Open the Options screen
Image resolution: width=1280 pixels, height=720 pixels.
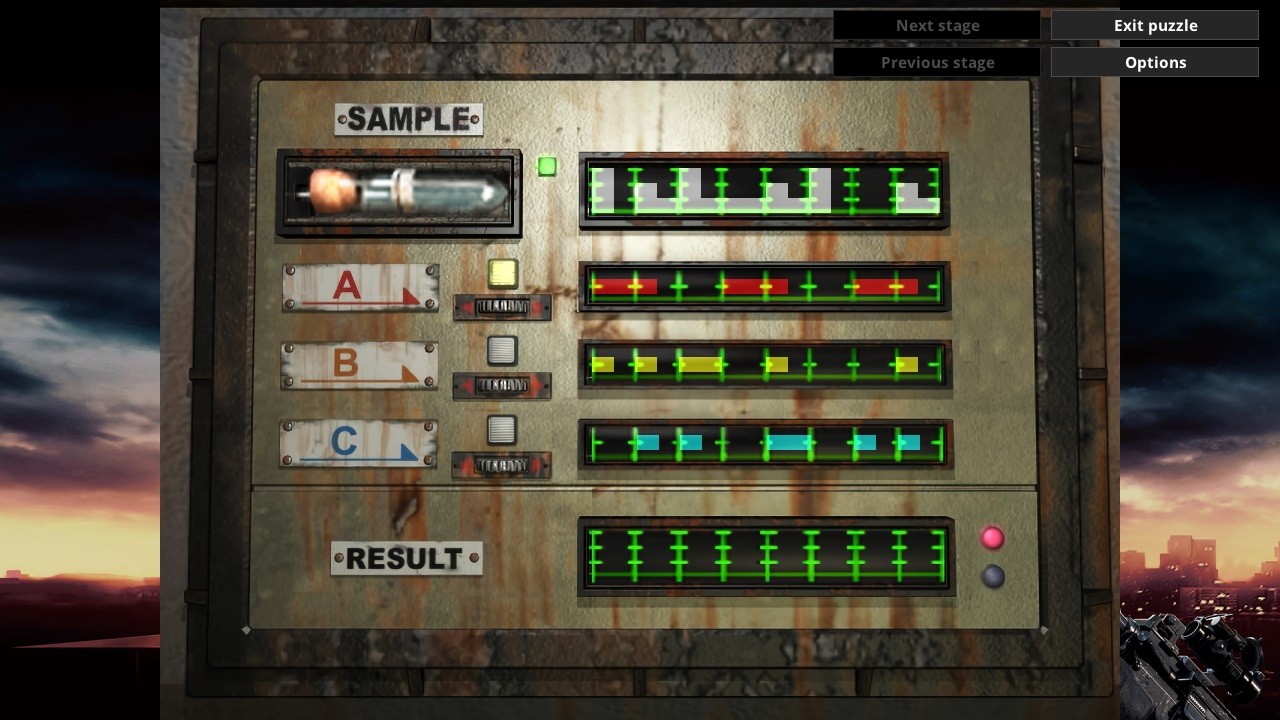pos(1154,61)
